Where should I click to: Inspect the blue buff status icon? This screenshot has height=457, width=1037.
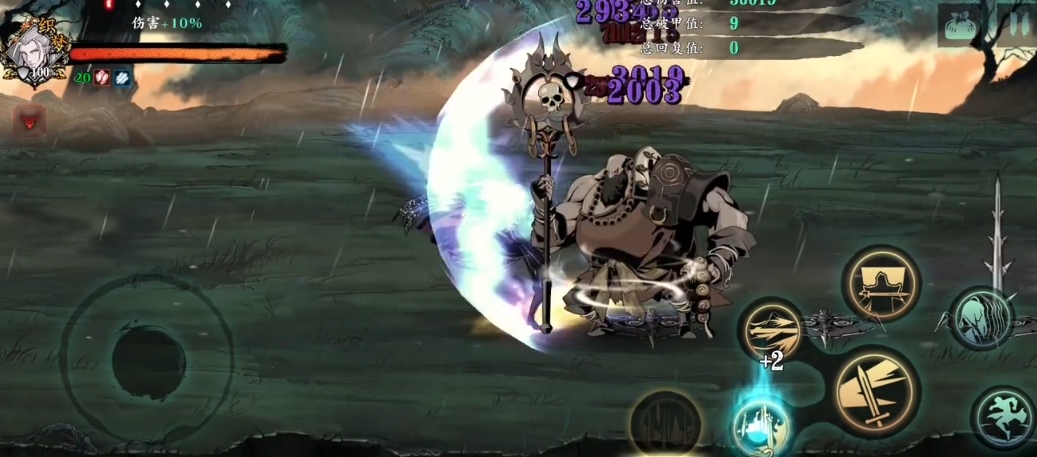121,77
